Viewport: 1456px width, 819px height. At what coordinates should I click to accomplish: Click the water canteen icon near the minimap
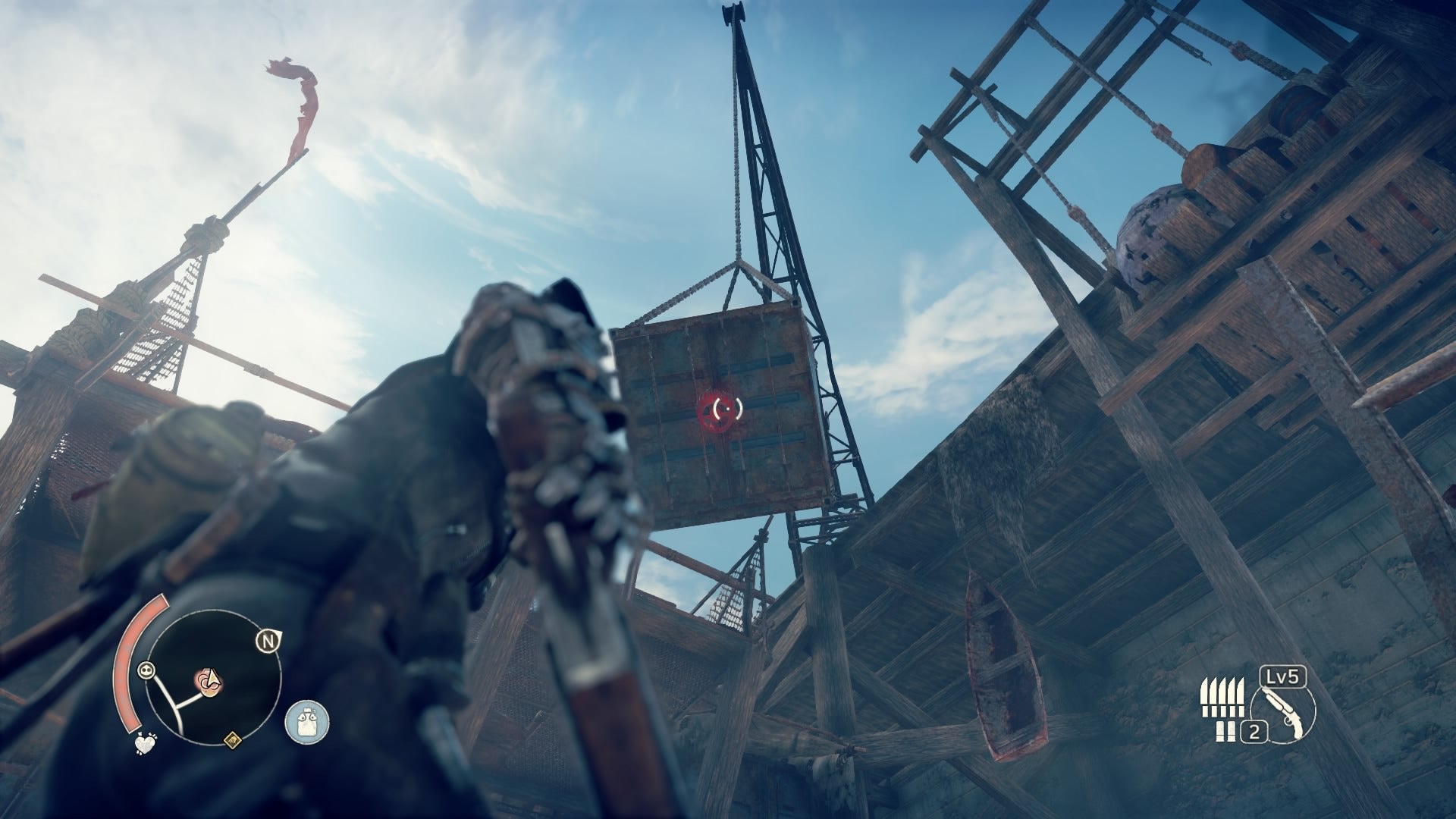pyautogui.click(x=306, y=720)
